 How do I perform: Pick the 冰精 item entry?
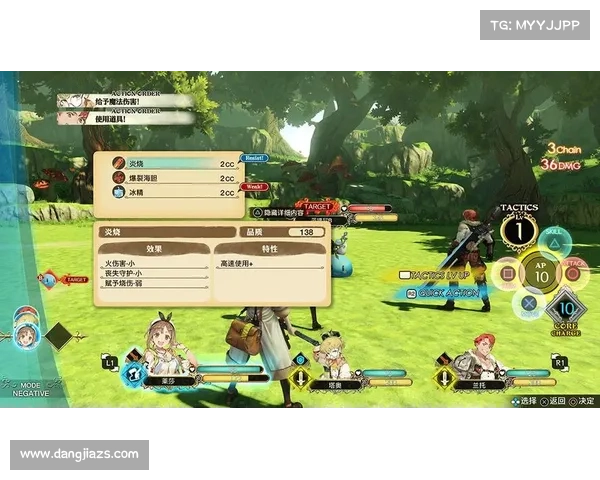click(x=170, y=192)
